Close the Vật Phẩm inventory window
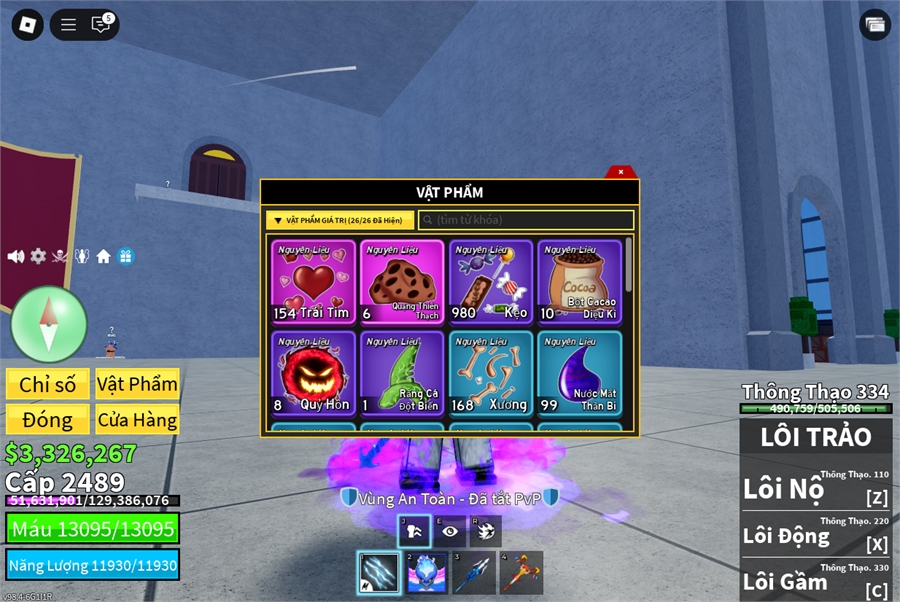The image size is (900, 602). coord(620,172)
